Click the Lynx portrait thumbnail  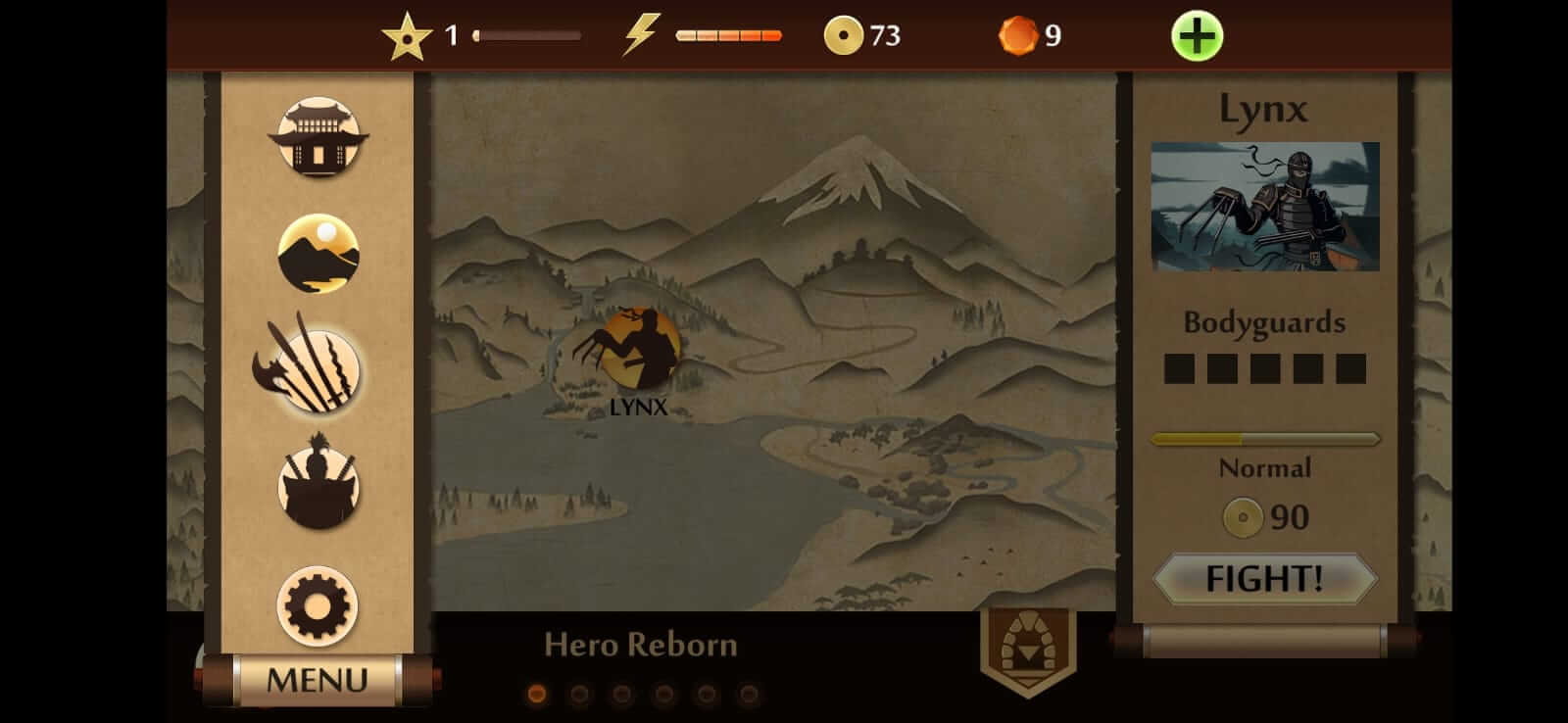coord(1264,207)
